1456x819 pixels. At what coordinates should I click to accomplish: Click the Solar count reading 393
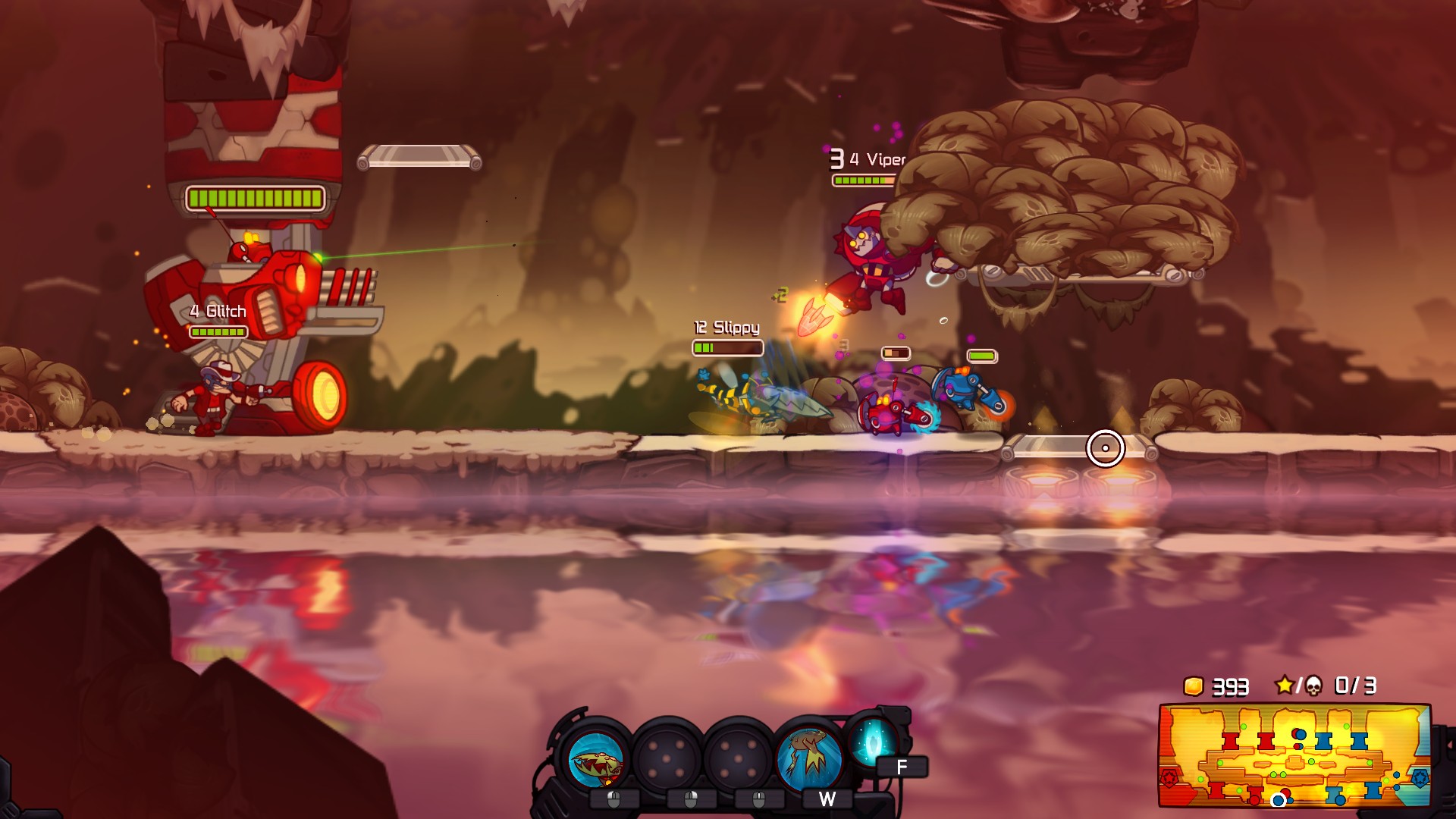(x=1230, y=687)
